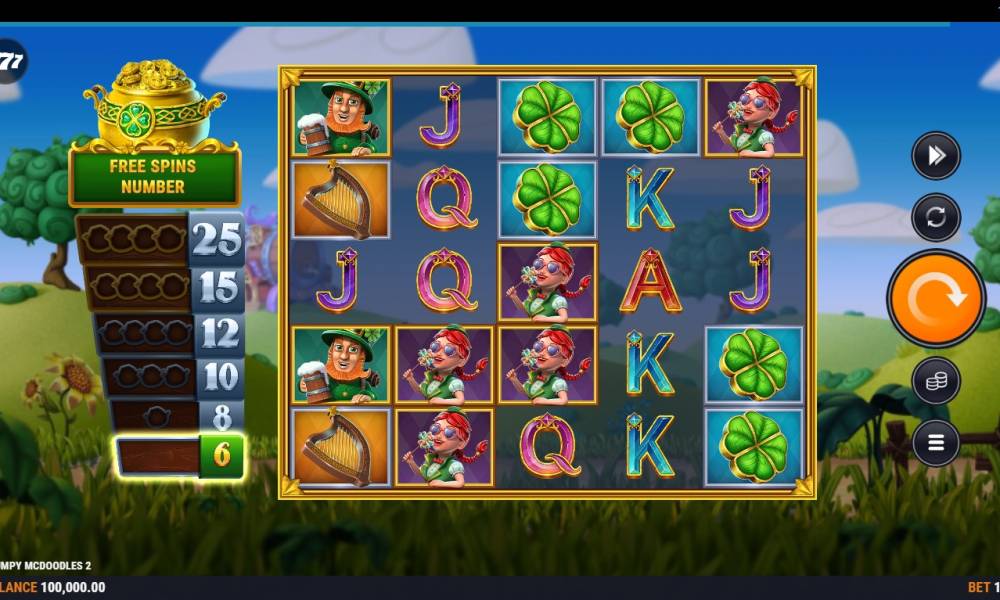Image resolution: width=1000 pixels, height=600 pixels.
Task: Open bet settings via the coin stack icon
Action: click(x=936, y=380)
